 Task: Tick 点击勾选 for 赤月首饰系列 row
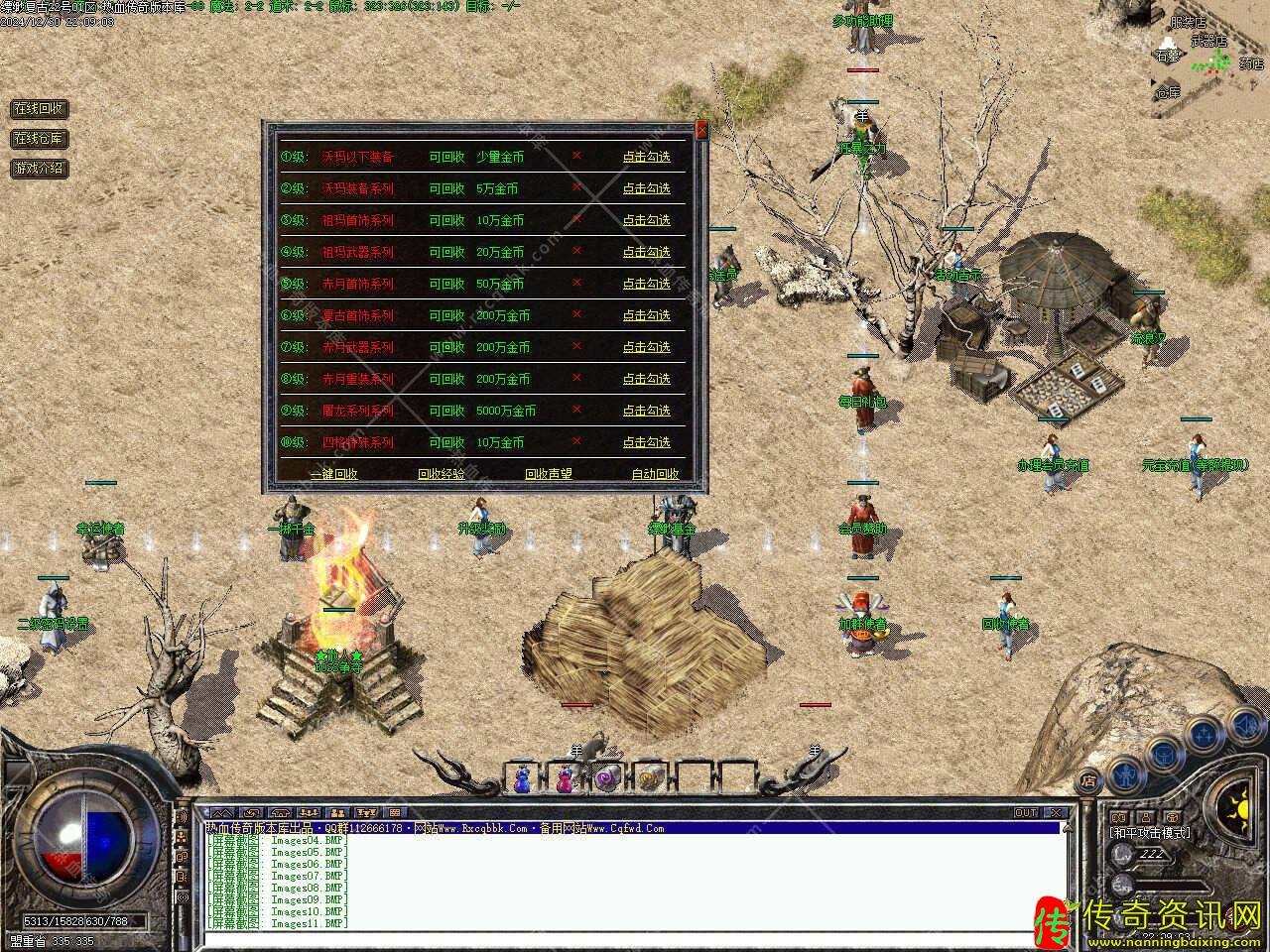[646, 284]
